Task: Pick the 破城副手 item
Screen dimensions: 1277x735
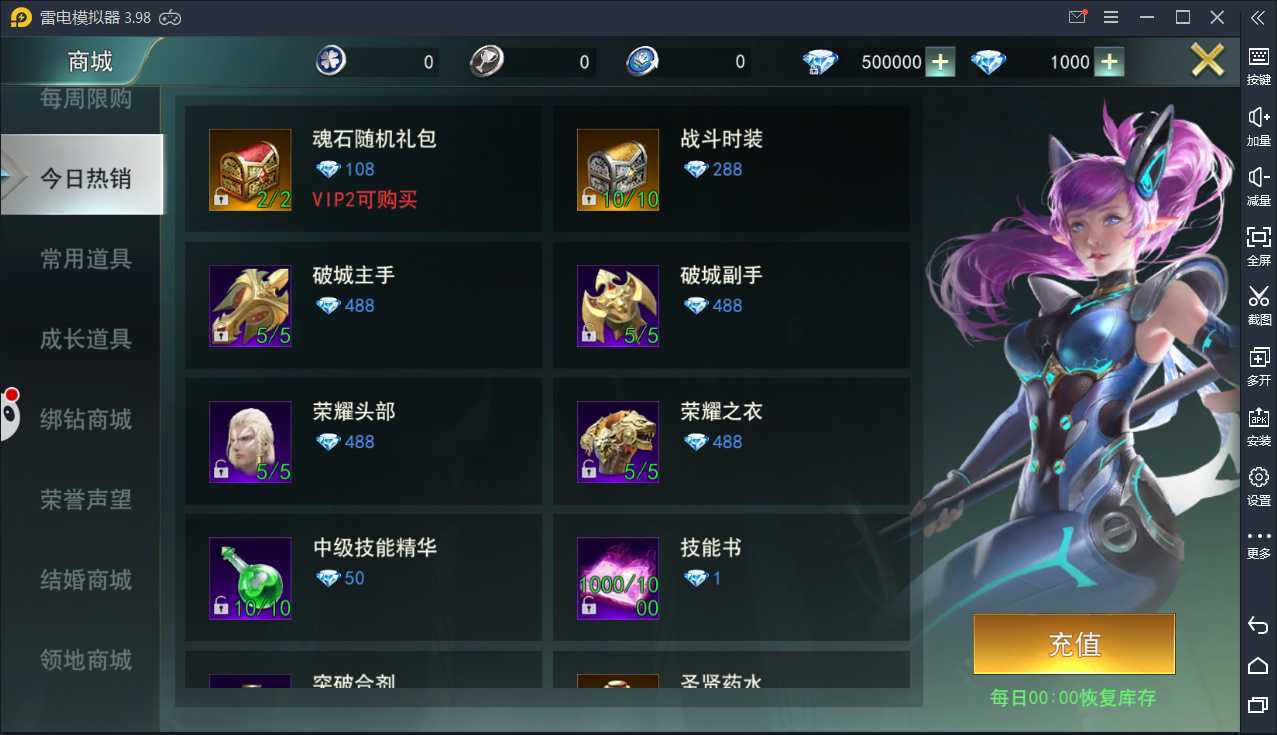Action: 731,305
